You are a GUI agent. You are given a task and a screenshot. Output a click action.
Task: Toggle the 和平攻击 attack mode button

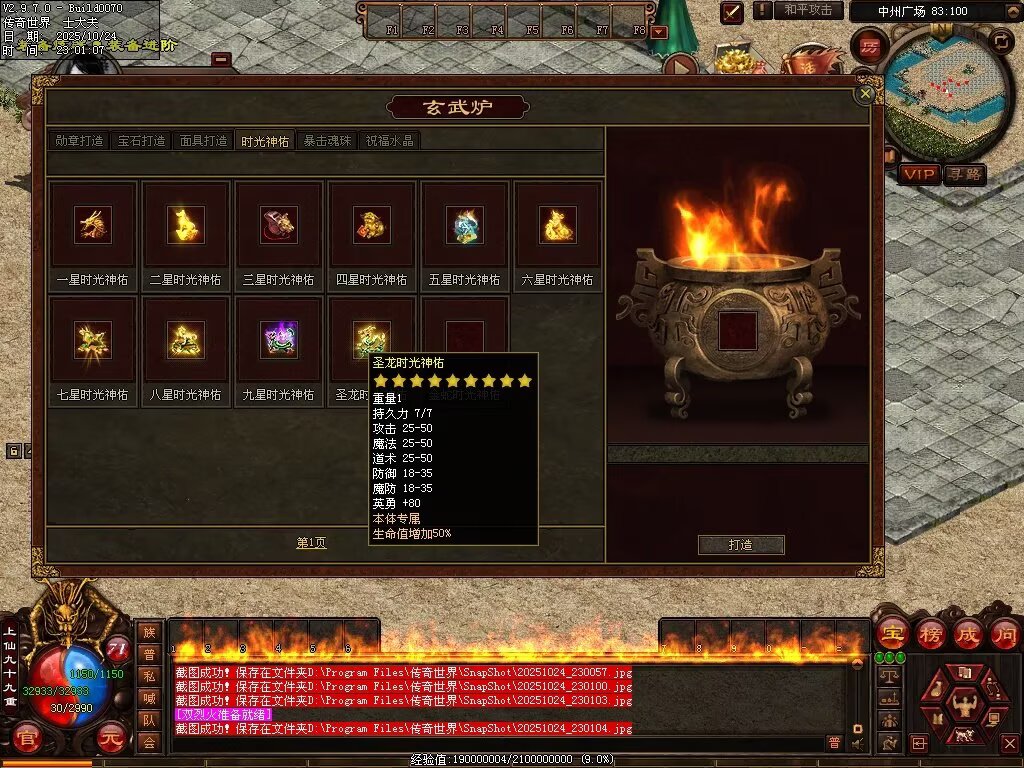tap(807, 10)
